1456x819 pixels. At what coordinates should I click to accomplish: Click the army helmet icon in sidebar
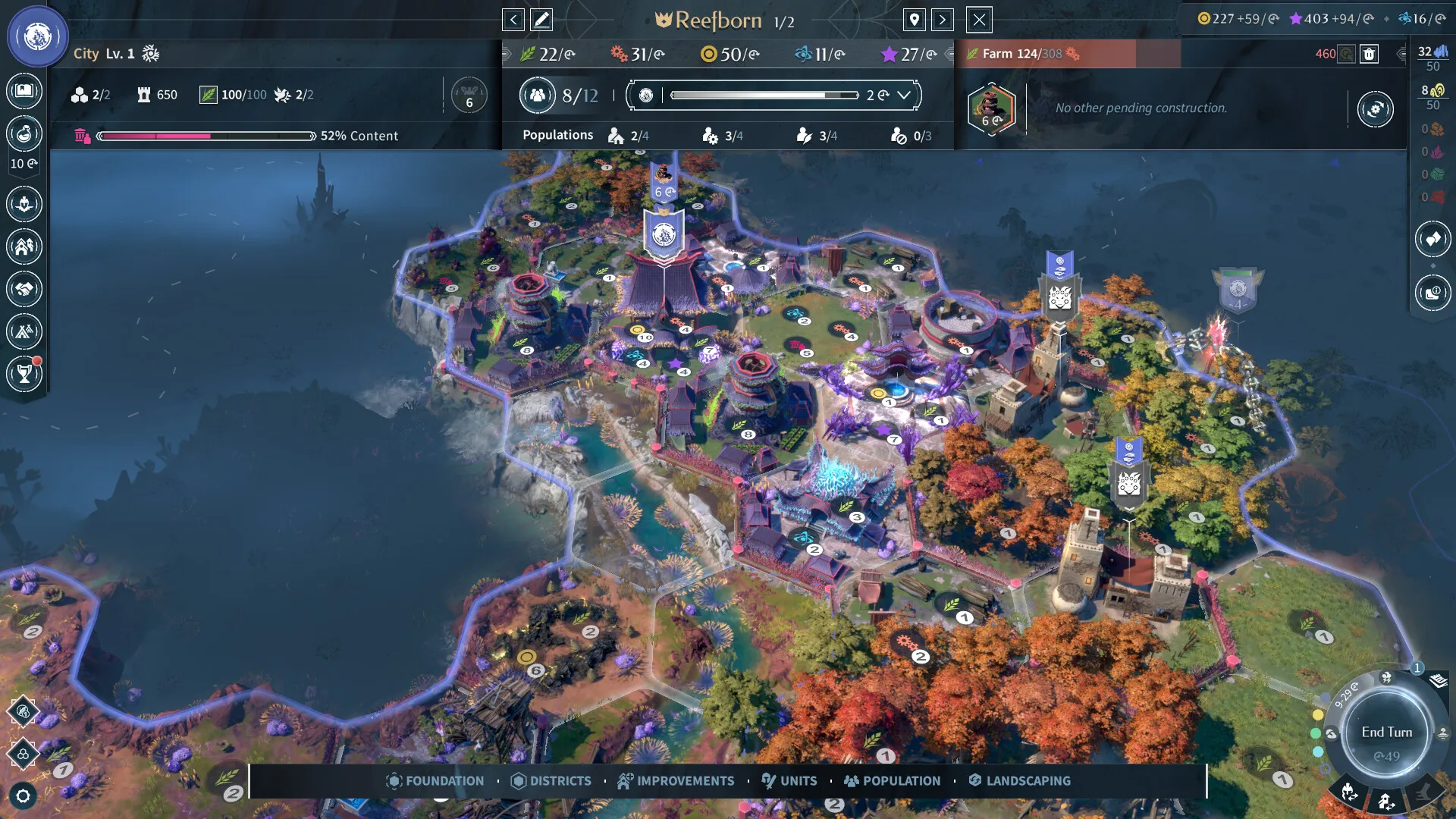pos(24,203)
